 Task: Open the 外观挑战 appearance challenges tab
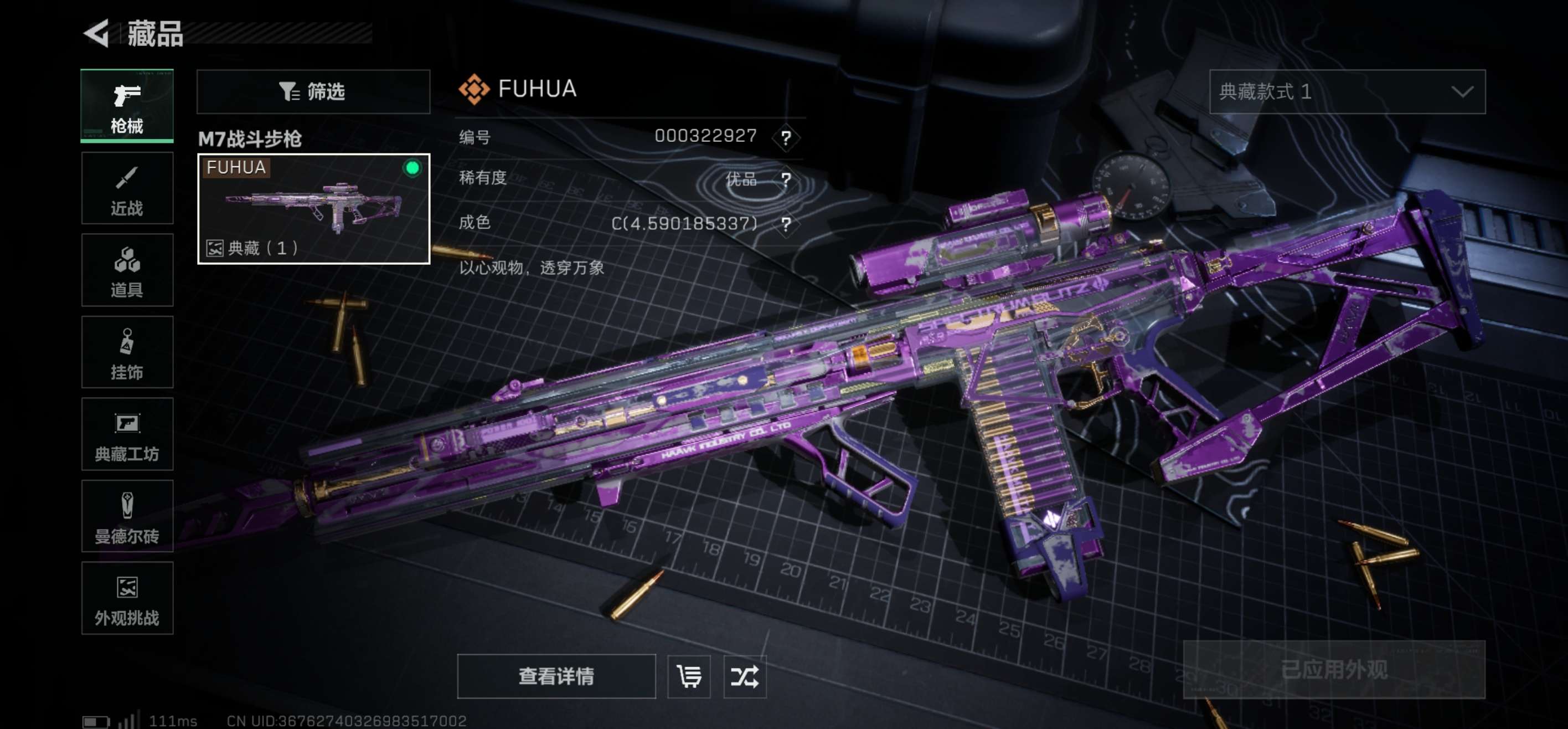(127, 598)
